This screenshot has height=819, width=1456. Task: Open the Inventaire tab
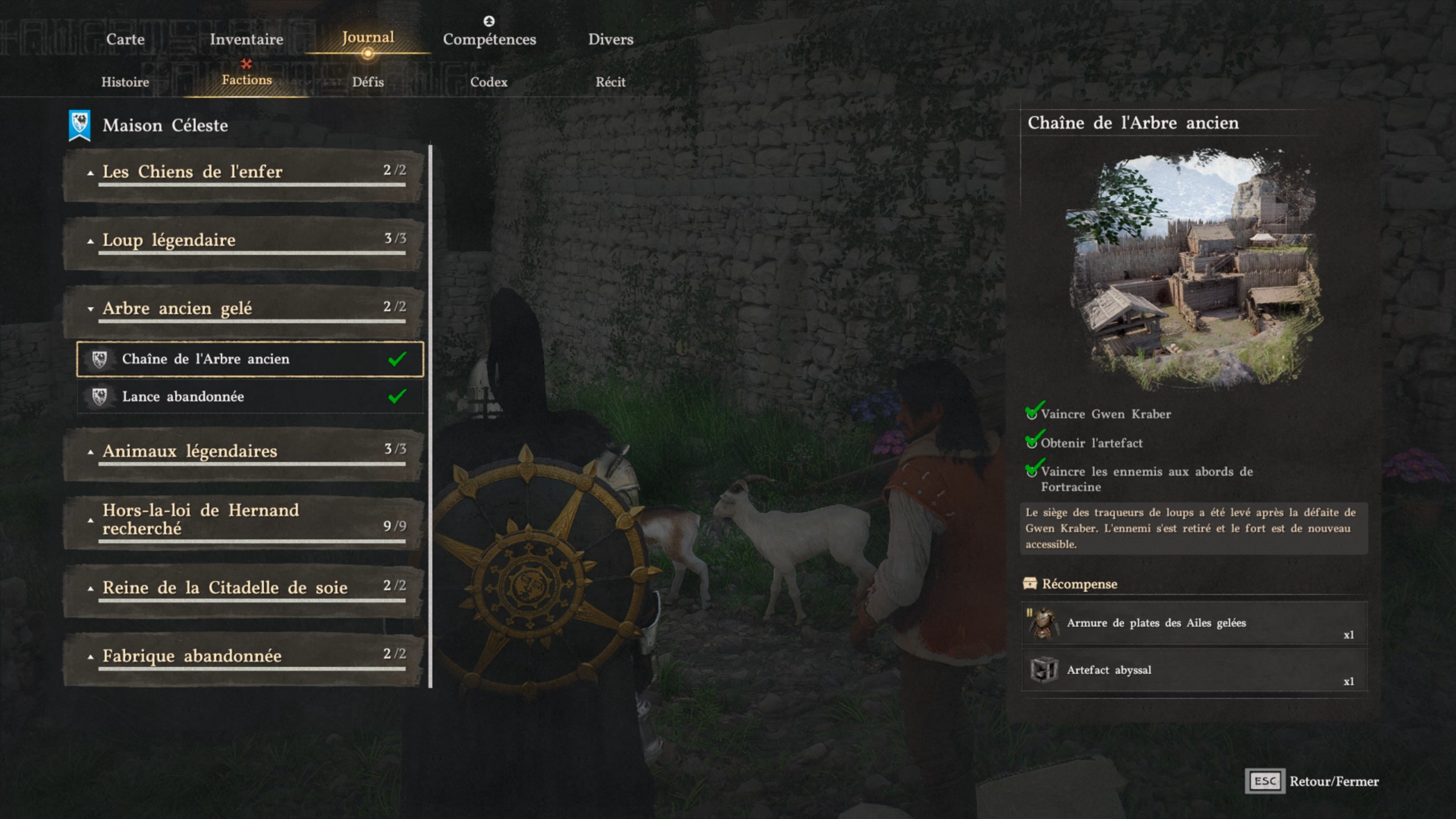246,39
